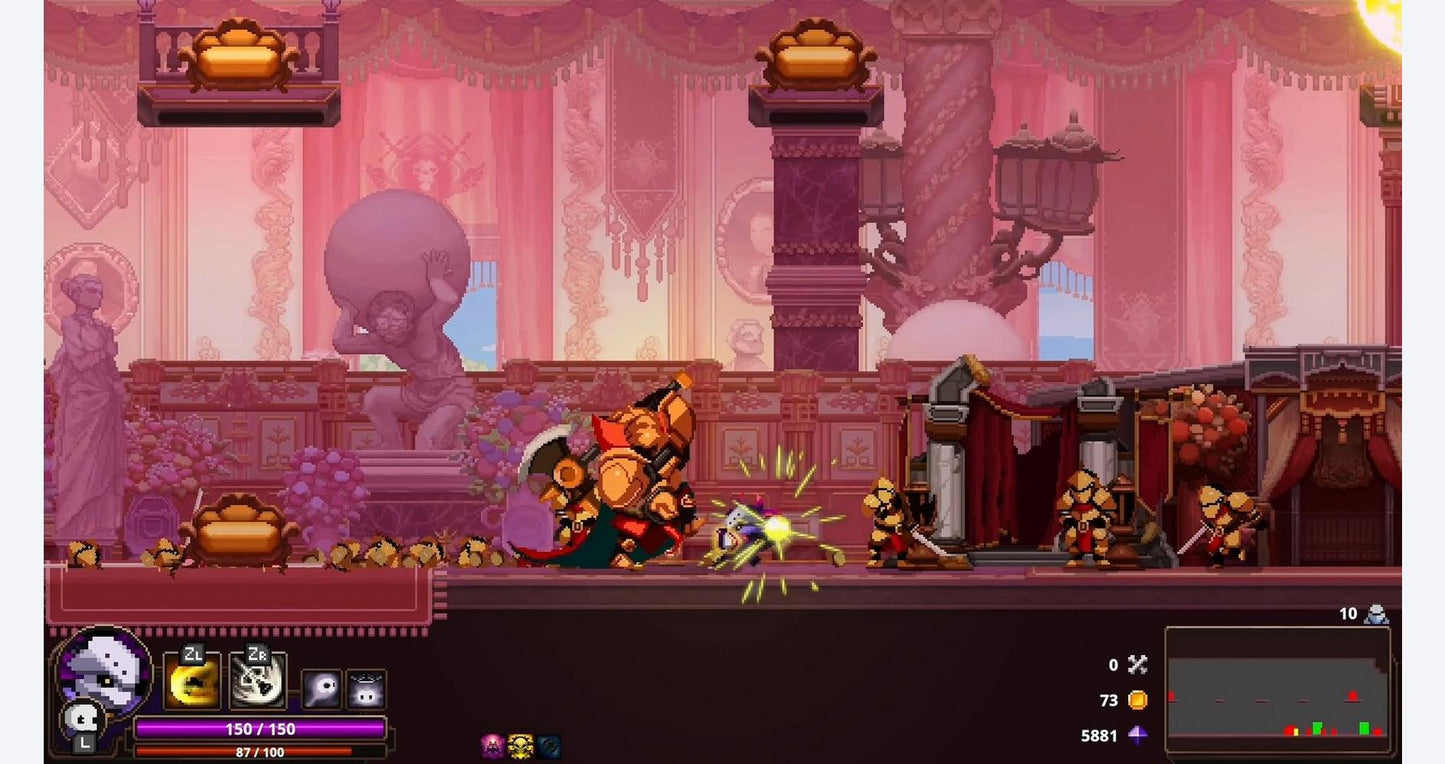The image size is (1445, 764).
Task: Click the crossed bones currency icon
Action: [x=1137, y=664]
